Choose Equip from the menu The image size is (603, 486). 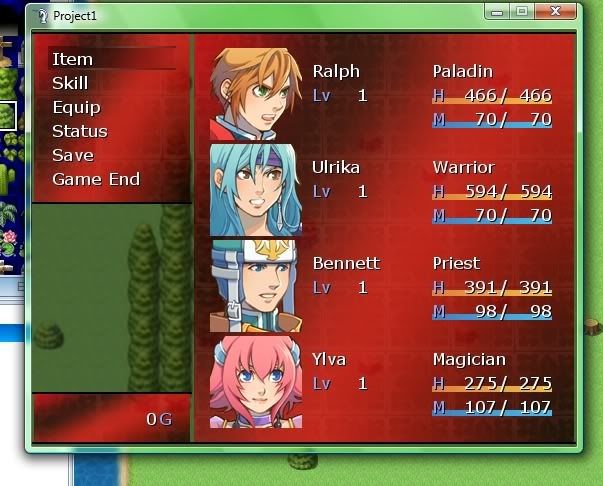pos(76,107)
